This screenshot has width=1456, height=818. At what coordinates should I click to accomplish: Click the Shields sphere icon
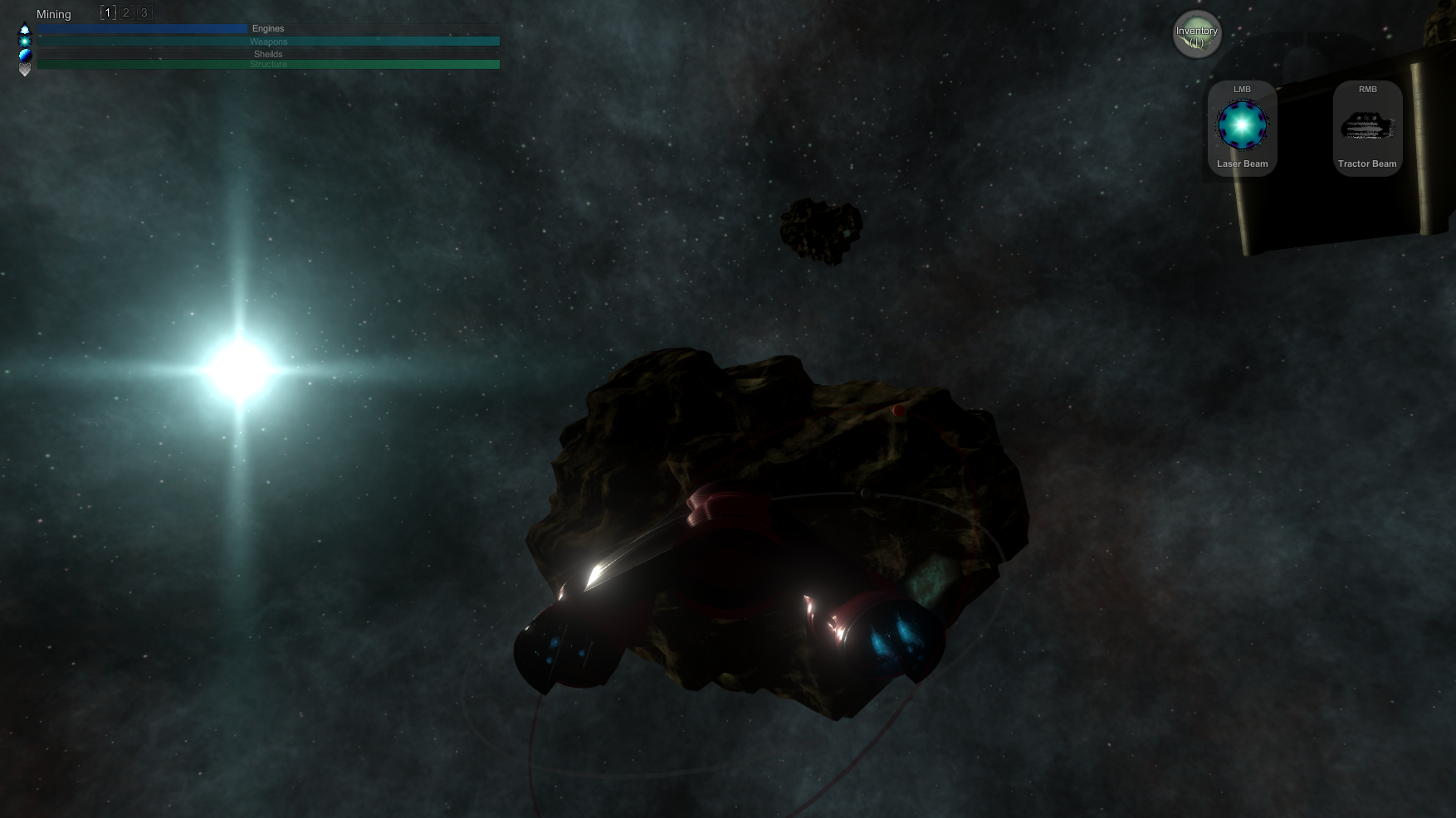(x=25, y=53)
